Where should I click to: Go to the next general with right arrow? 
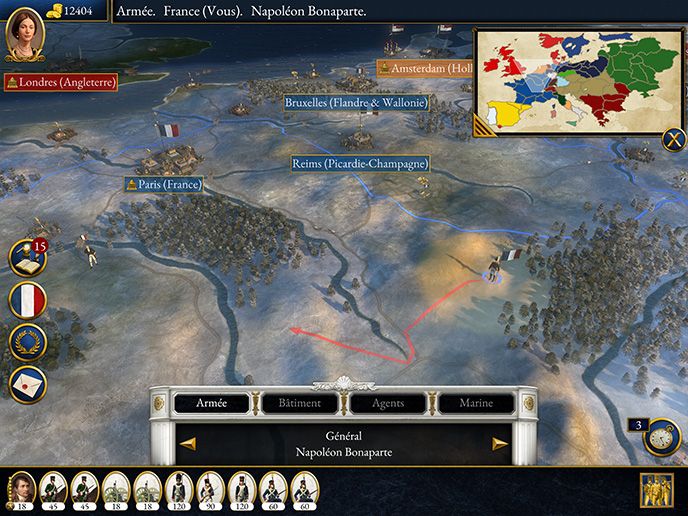[500, 444]
